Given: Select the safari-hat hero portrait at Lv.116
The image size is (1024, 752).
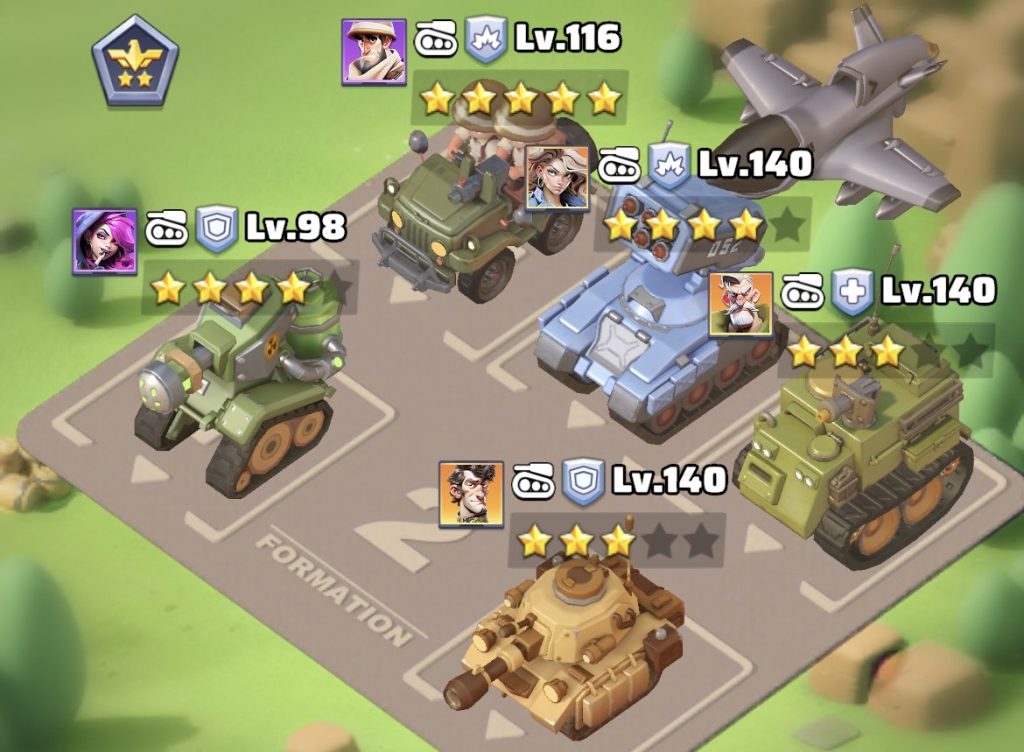Looking at the screenshot, I should [374, 51].
